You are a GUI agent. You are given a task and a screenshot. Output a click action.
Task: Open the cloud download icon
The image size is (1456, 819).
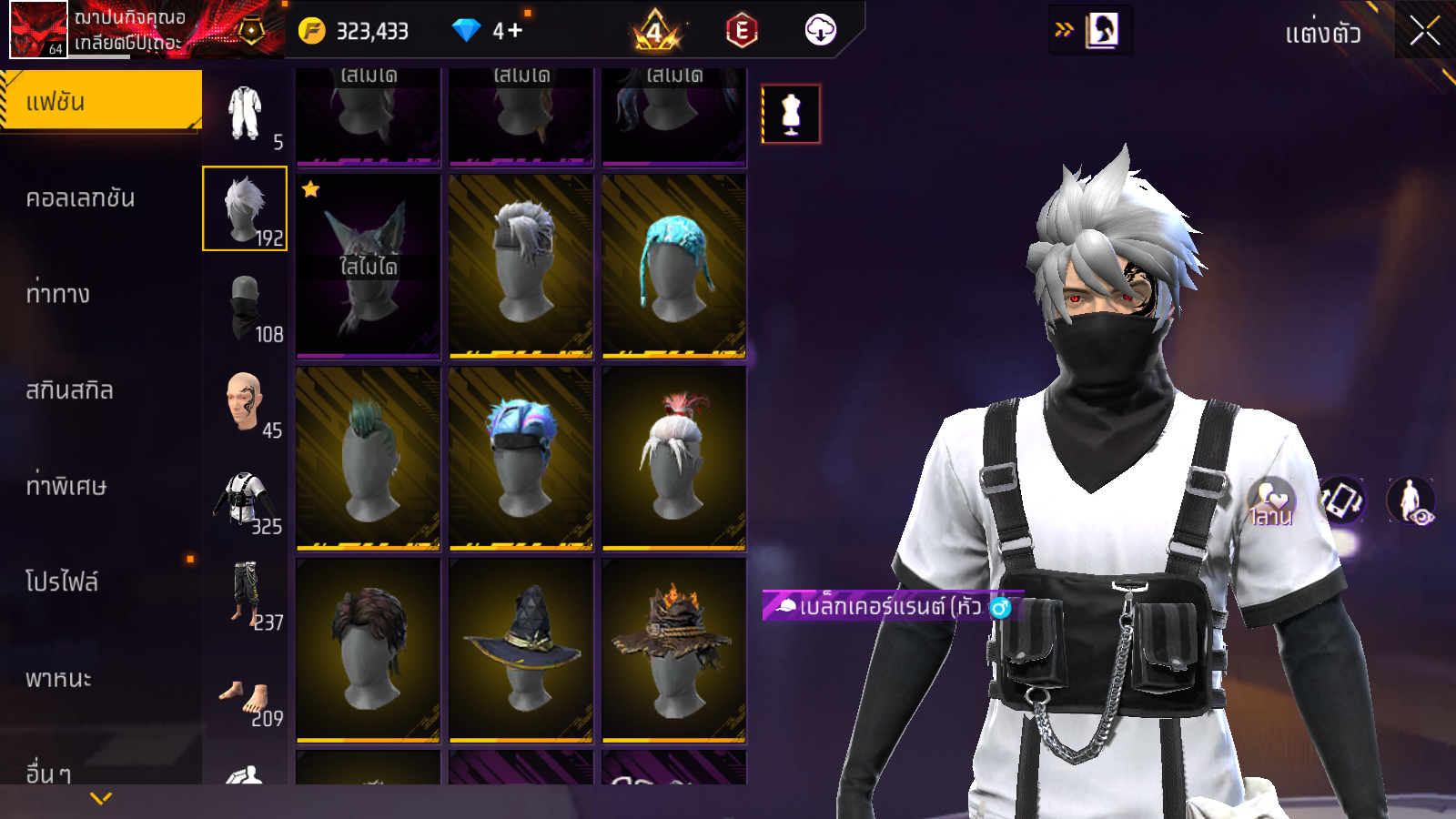pyautogui.click(x=820, y=31)
